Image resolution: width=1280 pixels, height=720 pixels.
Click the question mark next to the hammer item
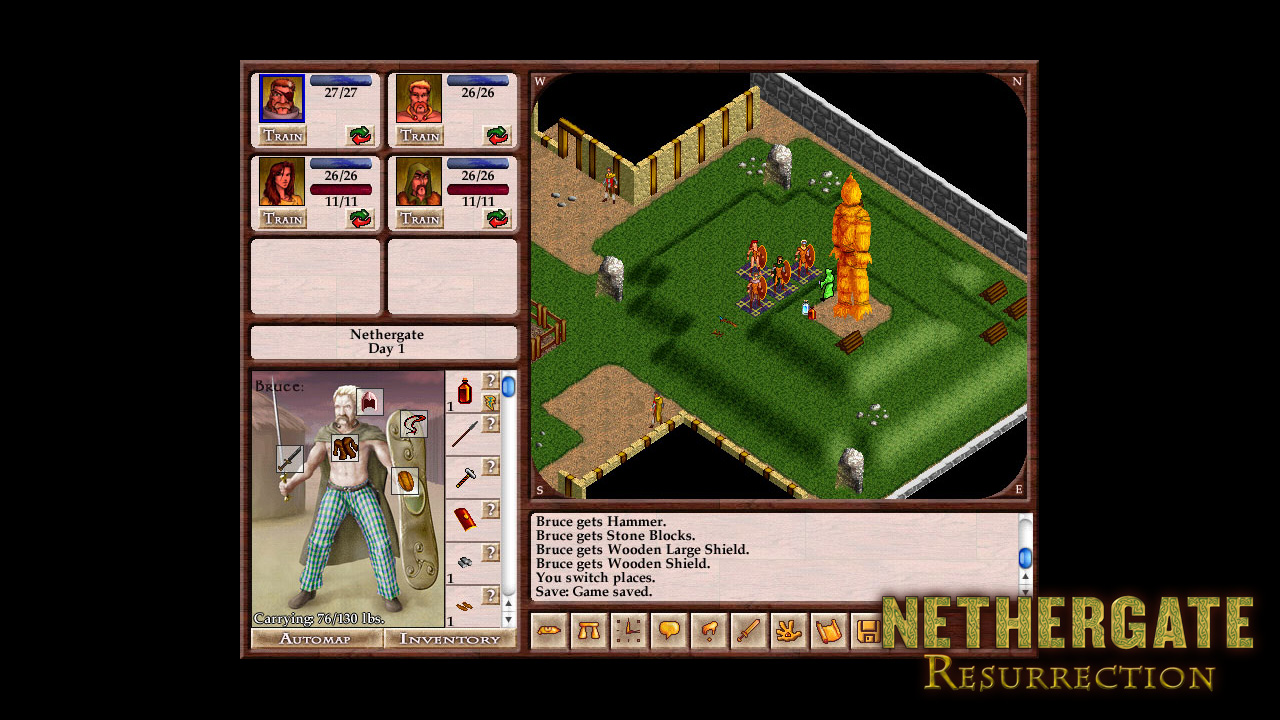point(491,467)
